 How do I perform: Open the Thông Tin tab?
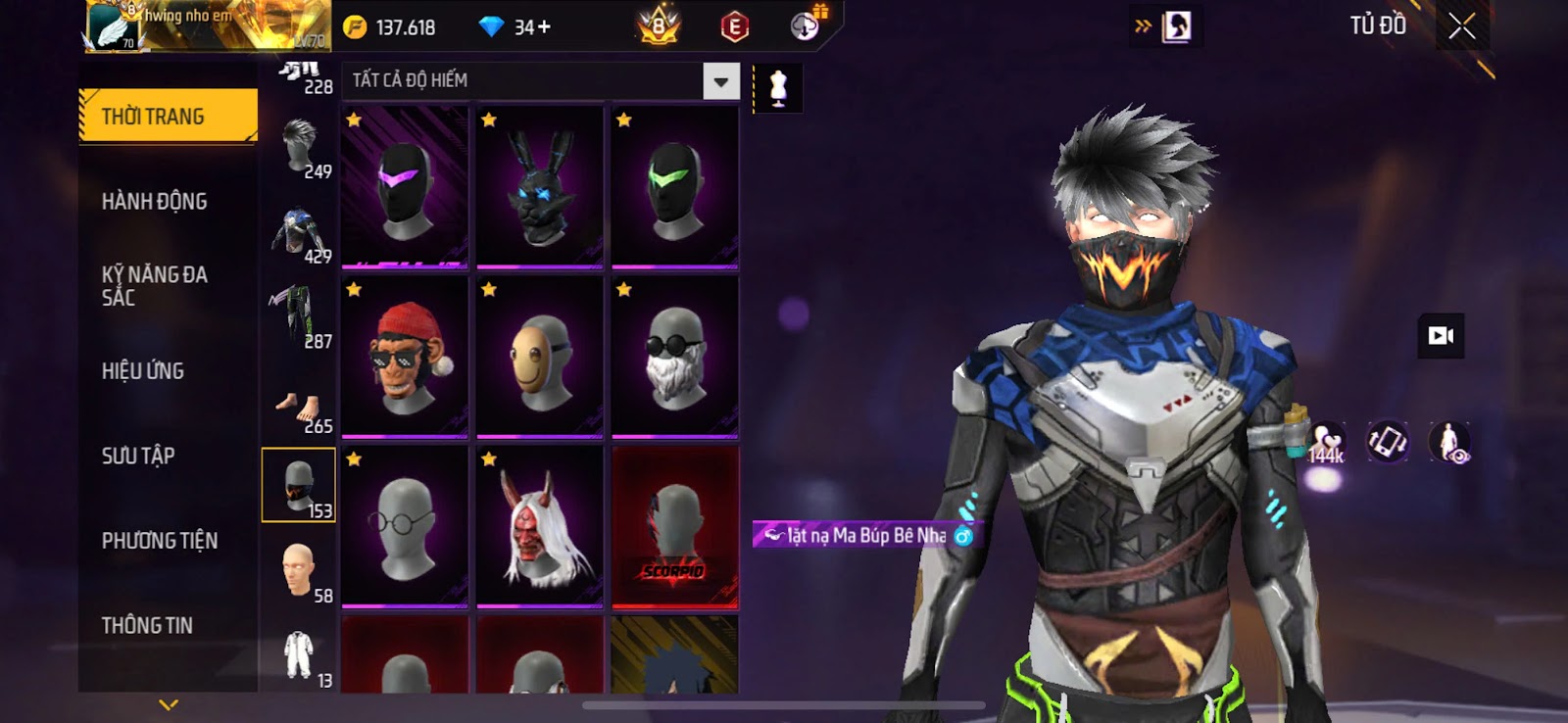(x=147, y=625)
